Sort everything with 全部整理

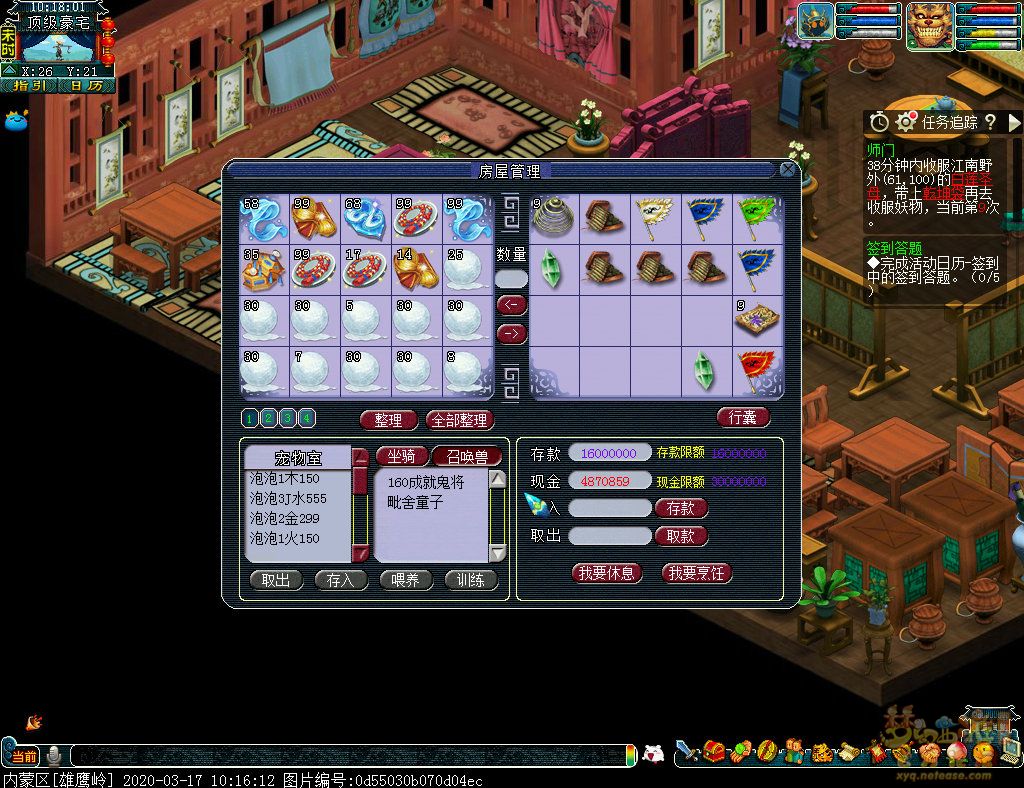[x=460, y=420]
